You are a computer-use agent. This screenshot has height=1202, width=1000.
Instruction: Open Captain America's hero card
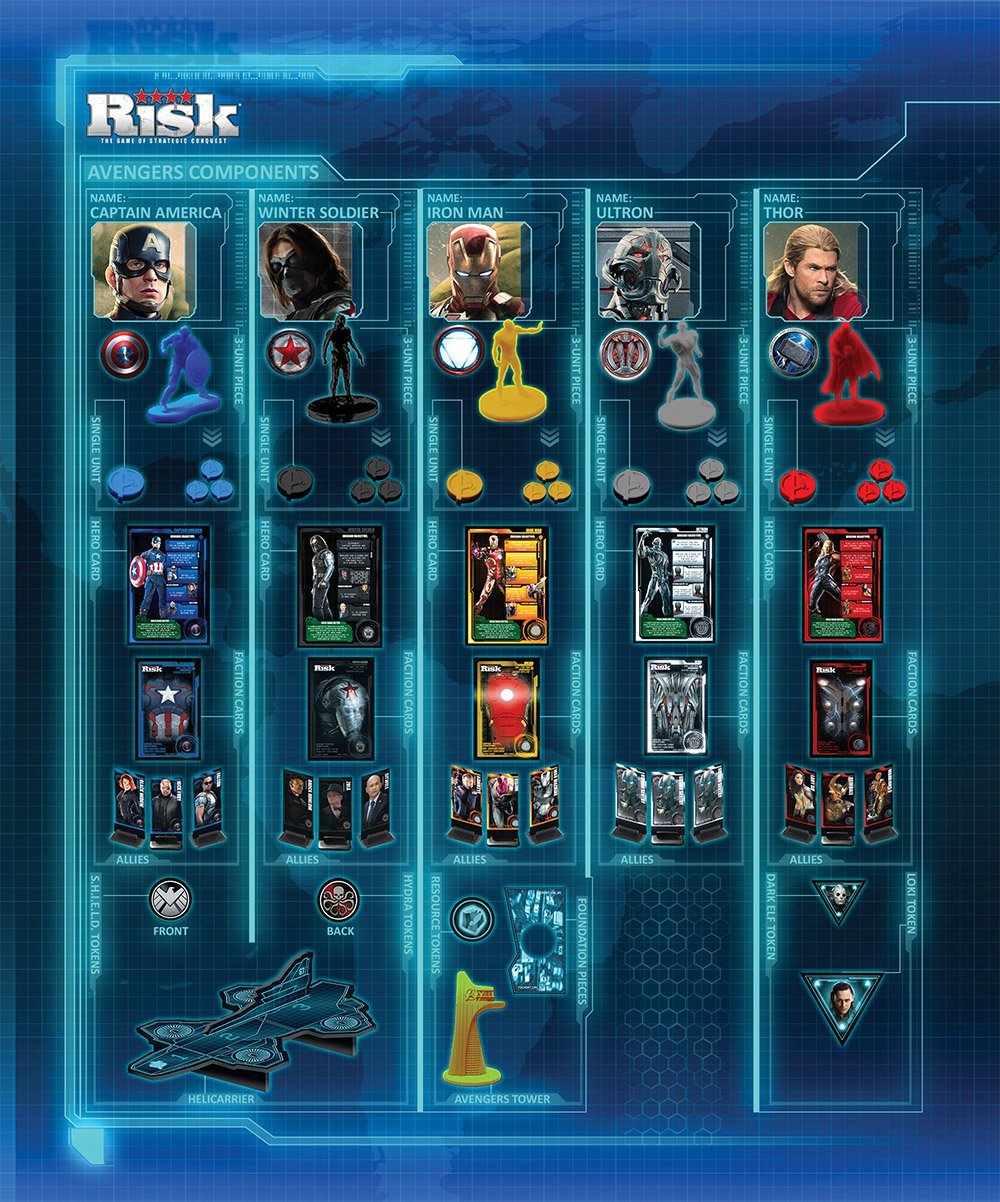(x=169, y=585)
